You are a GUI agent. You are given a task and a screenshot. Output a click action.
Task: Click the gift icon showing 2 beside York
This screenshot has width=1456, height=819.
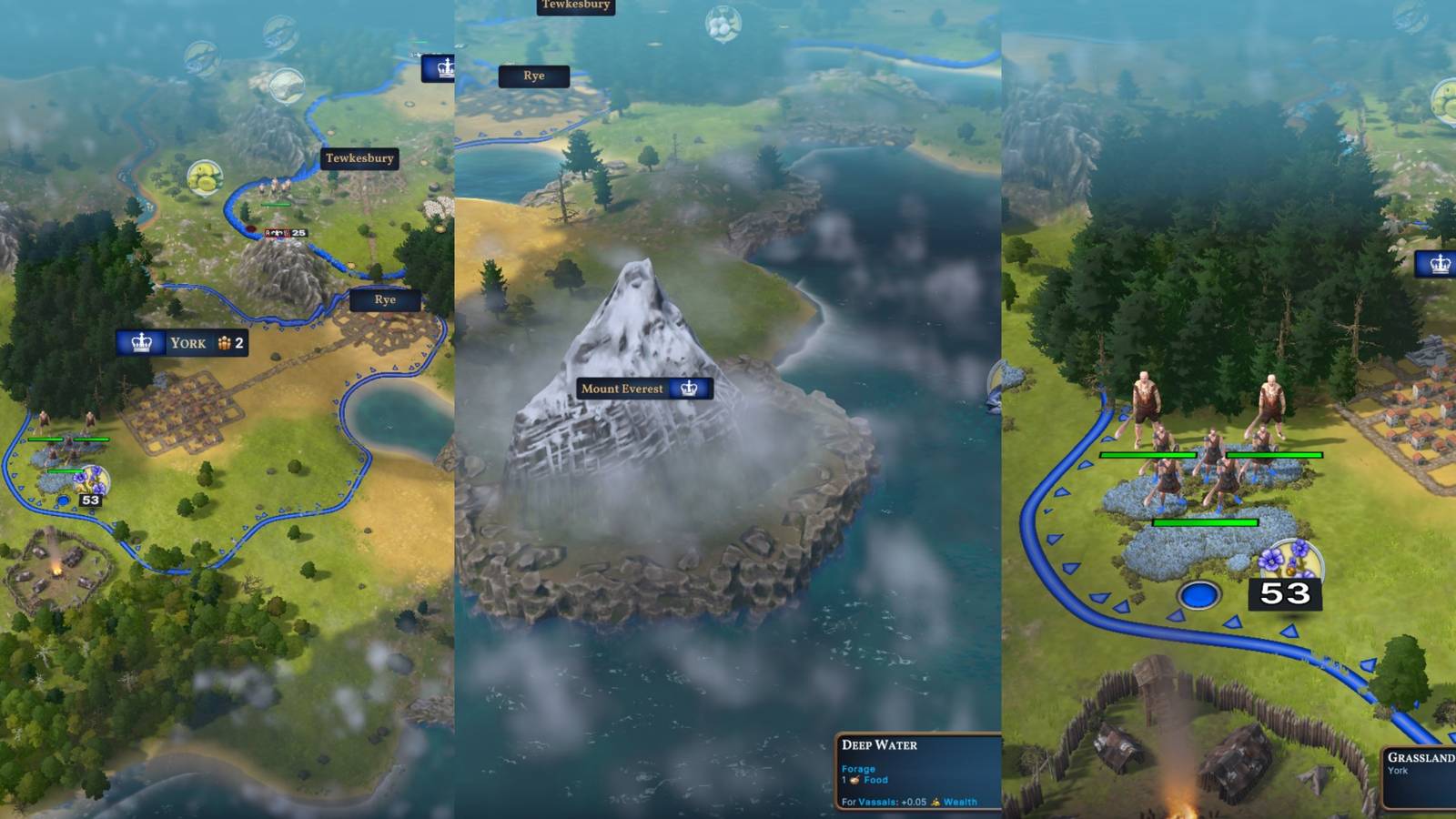coord(227,343)
